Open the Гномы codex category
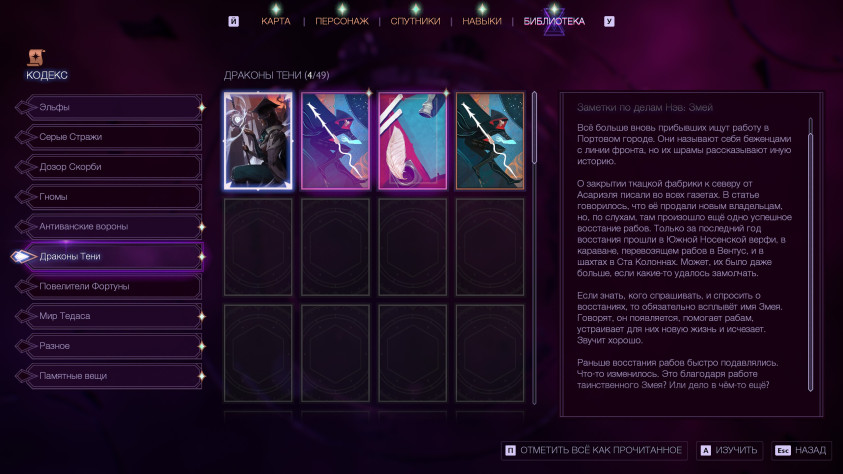 point(108,197)
